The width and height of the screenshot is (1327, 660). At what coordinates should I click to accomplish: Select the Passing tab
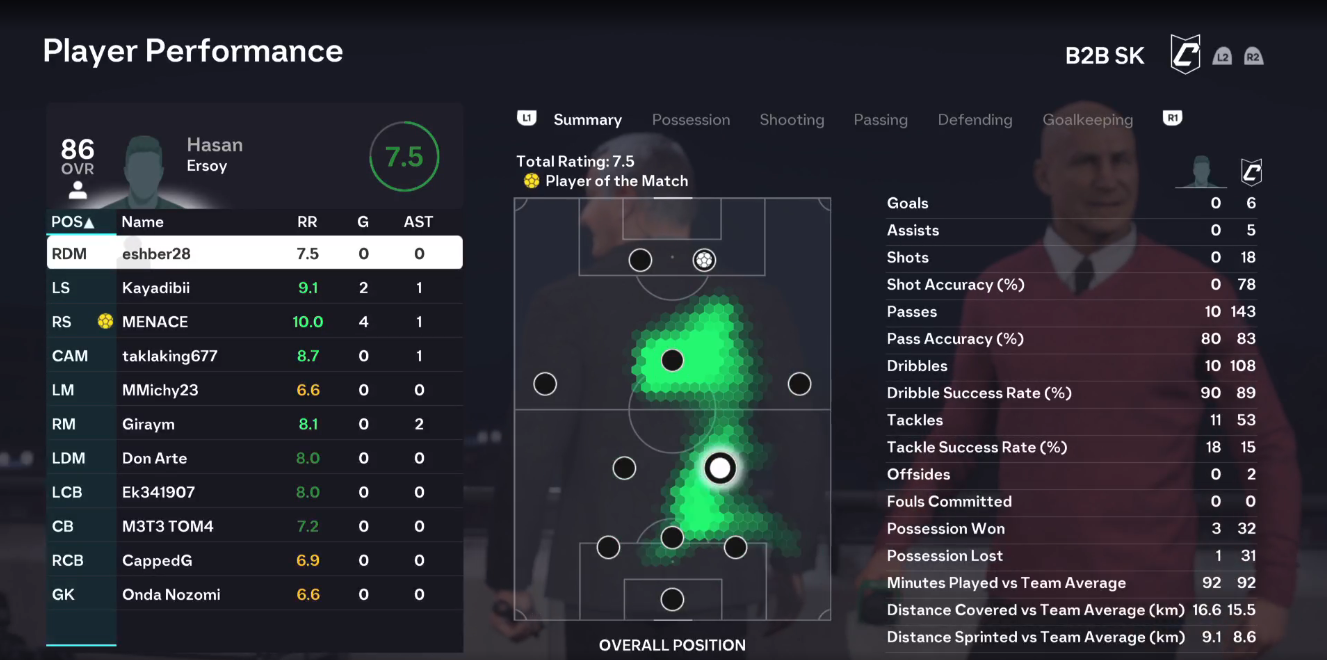coord(880,120)
